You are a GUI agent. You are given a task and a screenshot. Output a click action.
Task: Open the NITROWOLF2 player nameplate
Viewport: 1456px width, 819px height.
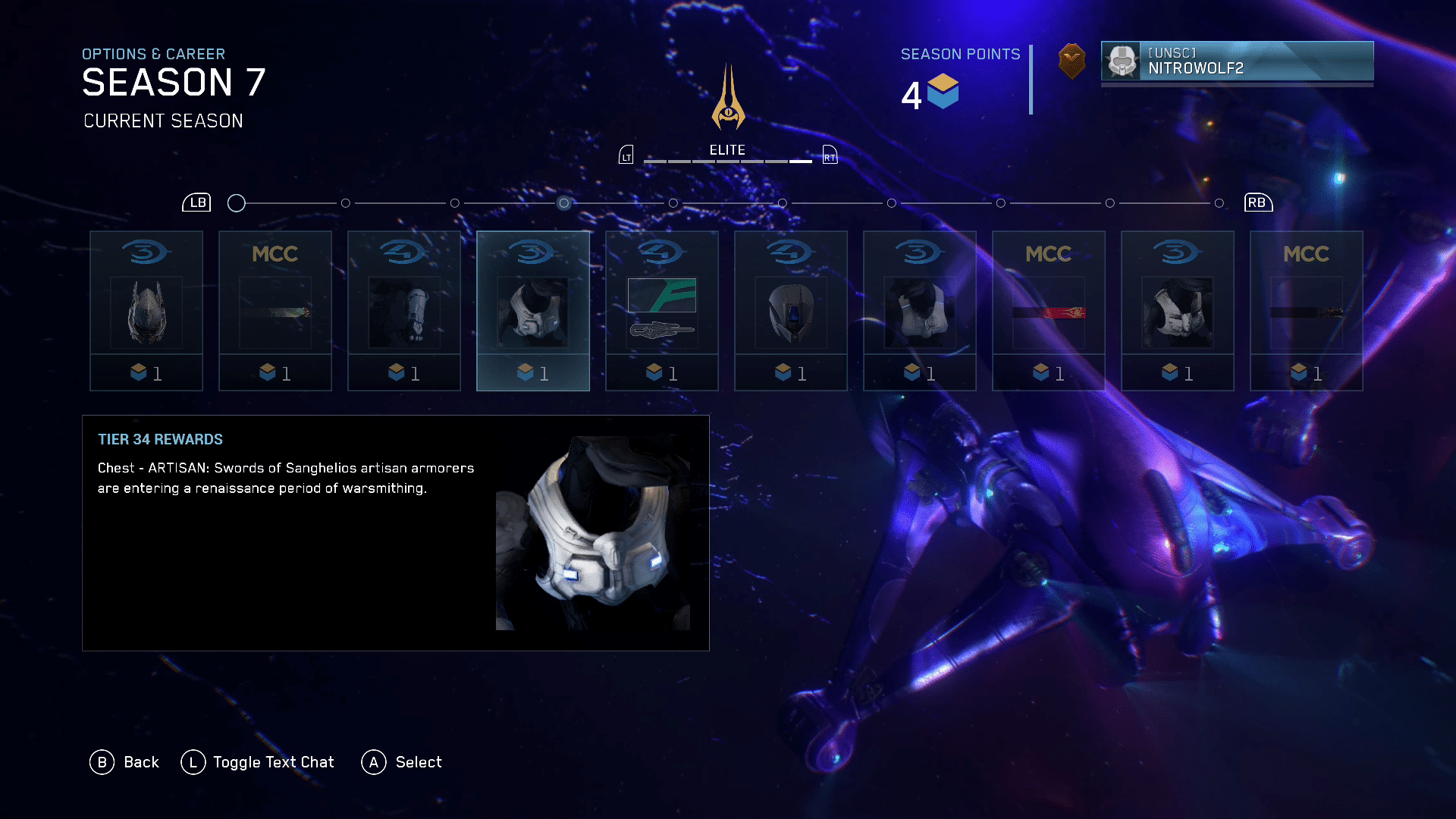pos(1237,61)
